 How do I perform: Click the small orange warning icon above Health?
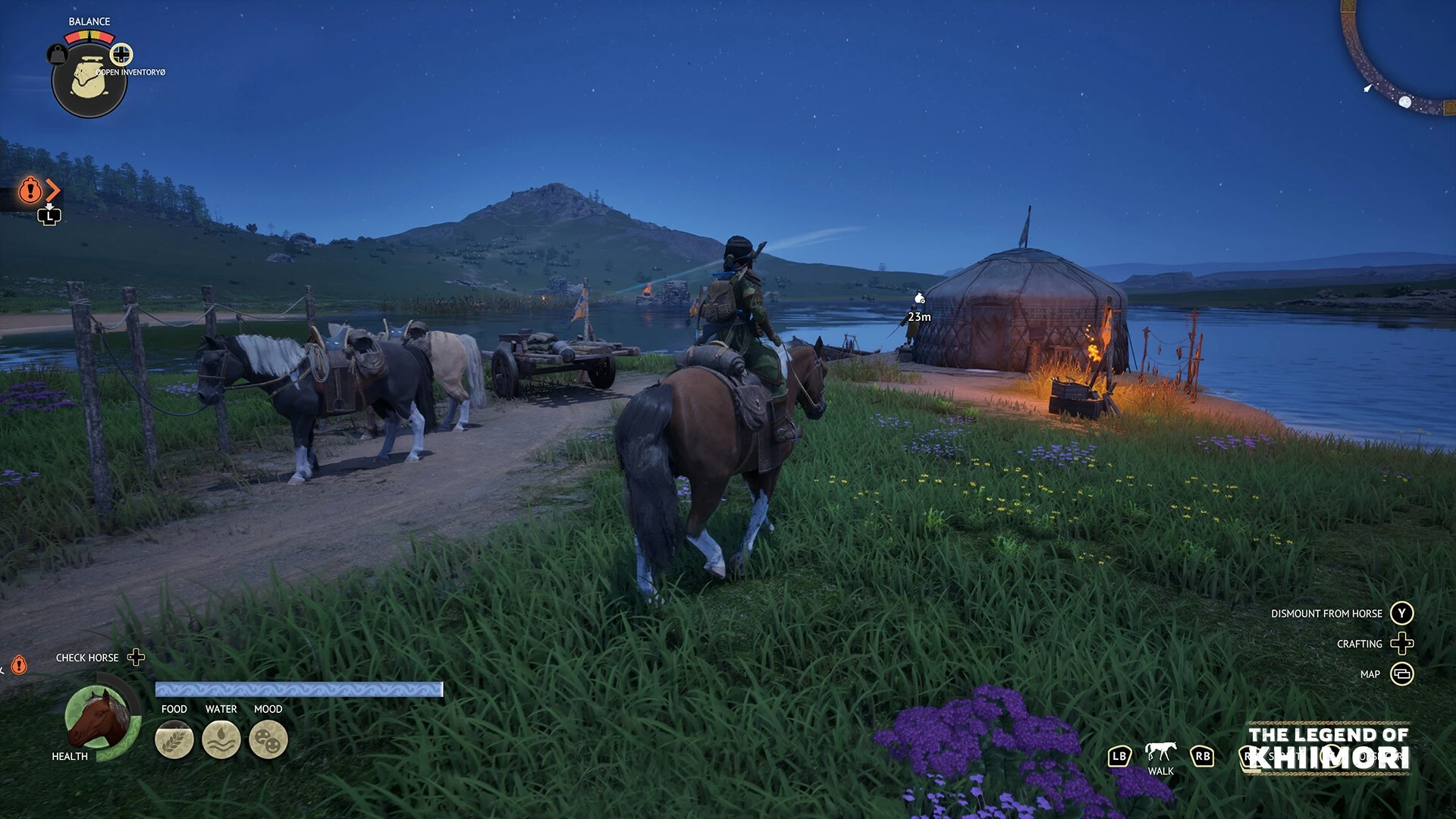tap(19, 665)
